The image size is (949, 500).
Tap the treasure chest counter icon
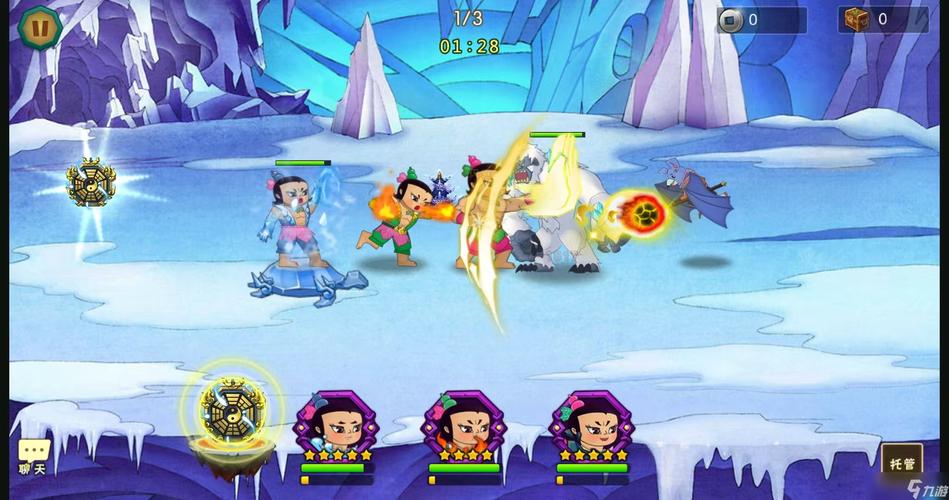click(x=857, y=19)
